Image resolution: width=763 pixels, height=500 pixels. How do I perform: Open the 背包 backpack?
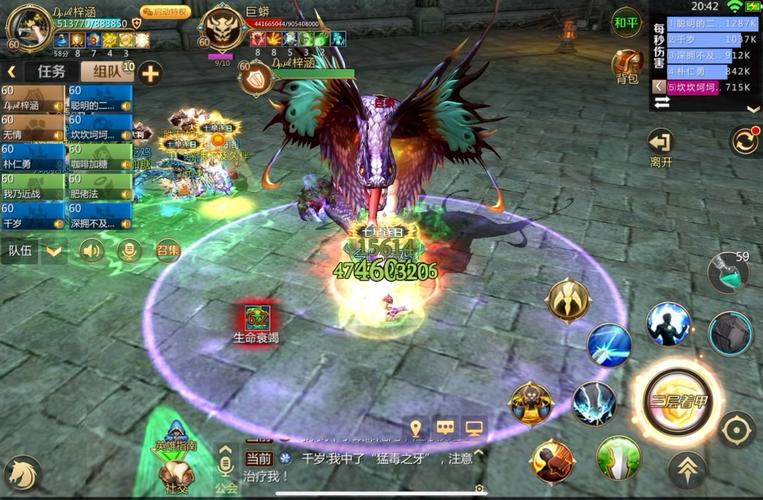(x=627, y=66)
